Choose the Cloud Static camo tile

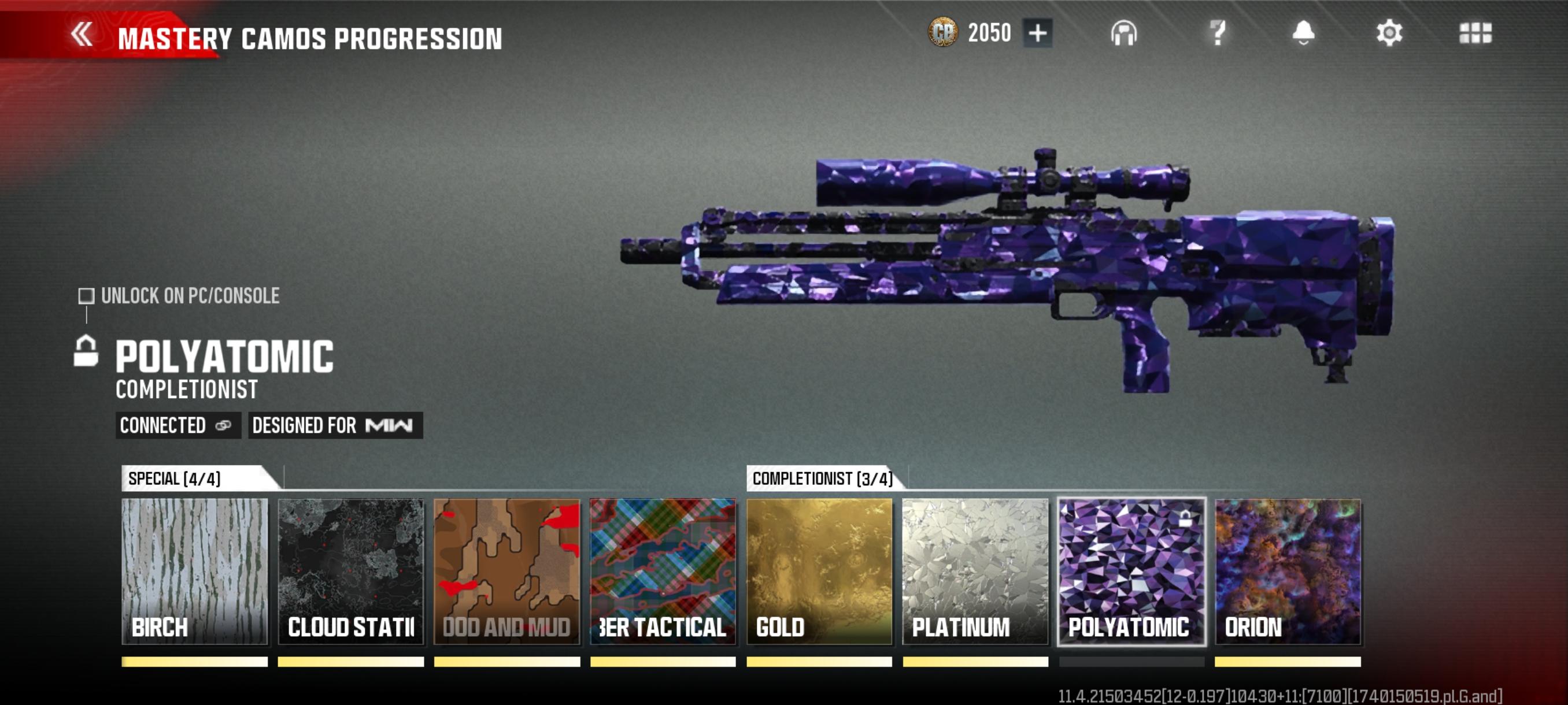[350, 571]
